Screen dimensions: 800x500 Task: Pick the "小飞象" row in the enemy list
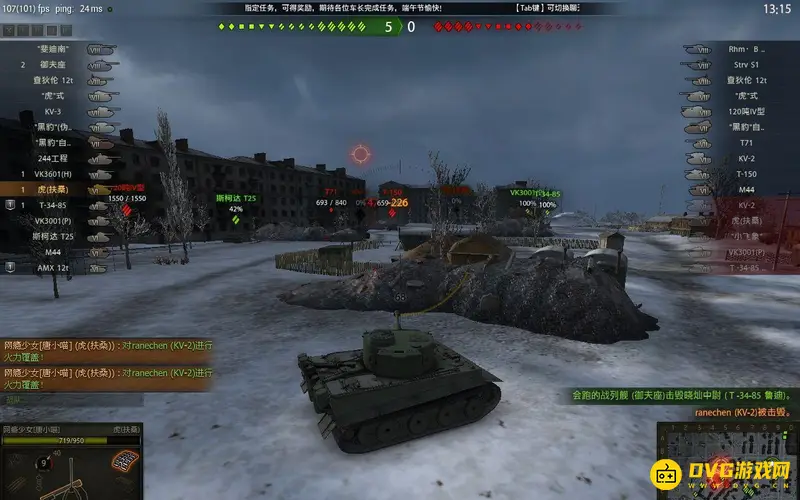click(x=745, y=236)
